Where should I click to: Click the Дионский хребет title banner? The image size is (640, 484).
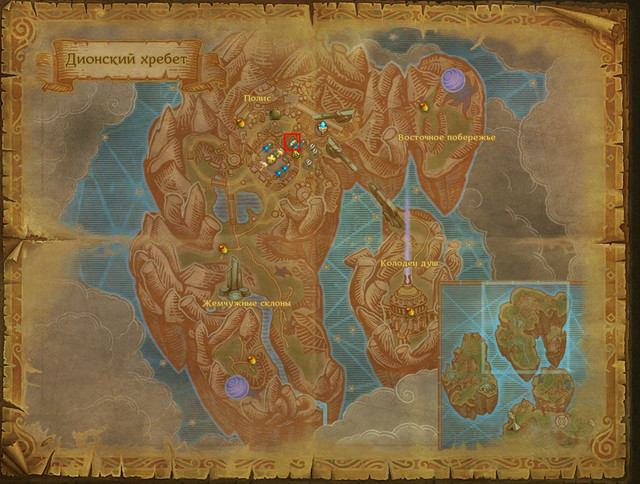[x=126, y=58]
